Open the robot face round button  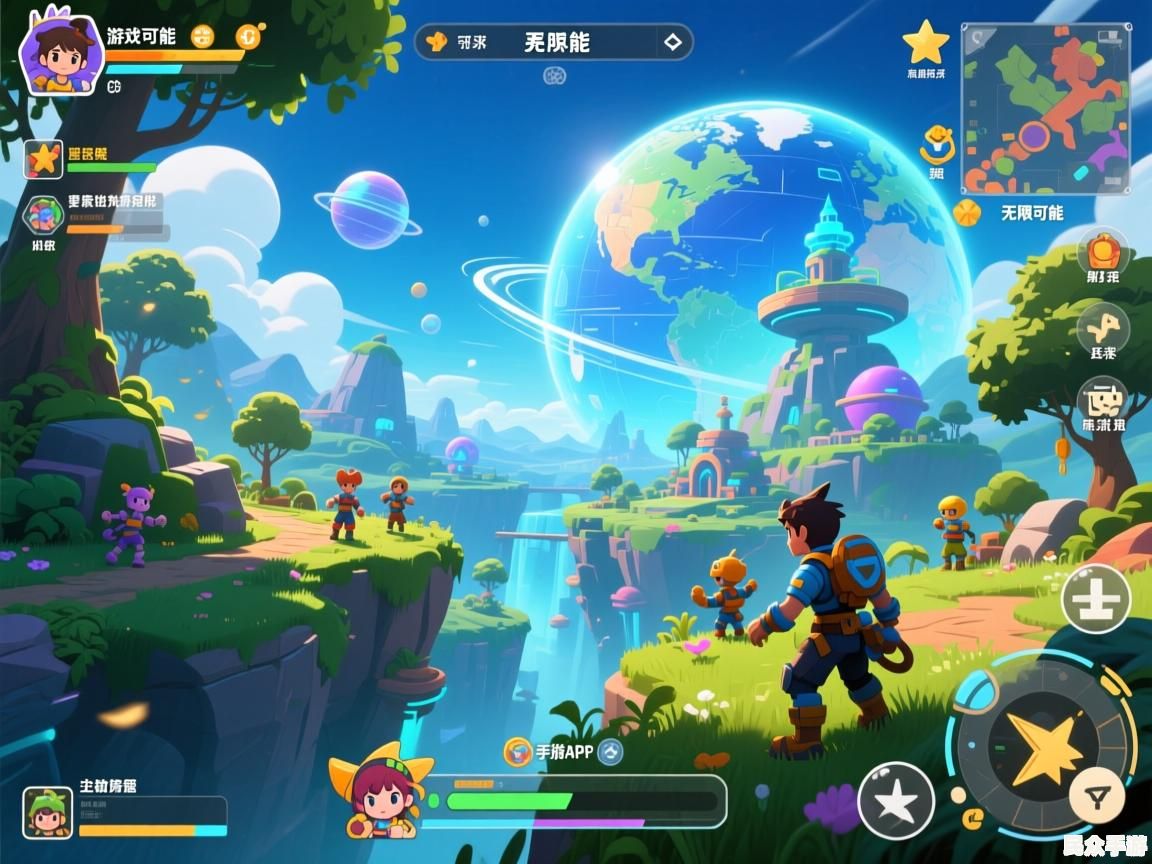pos(1103,402)
